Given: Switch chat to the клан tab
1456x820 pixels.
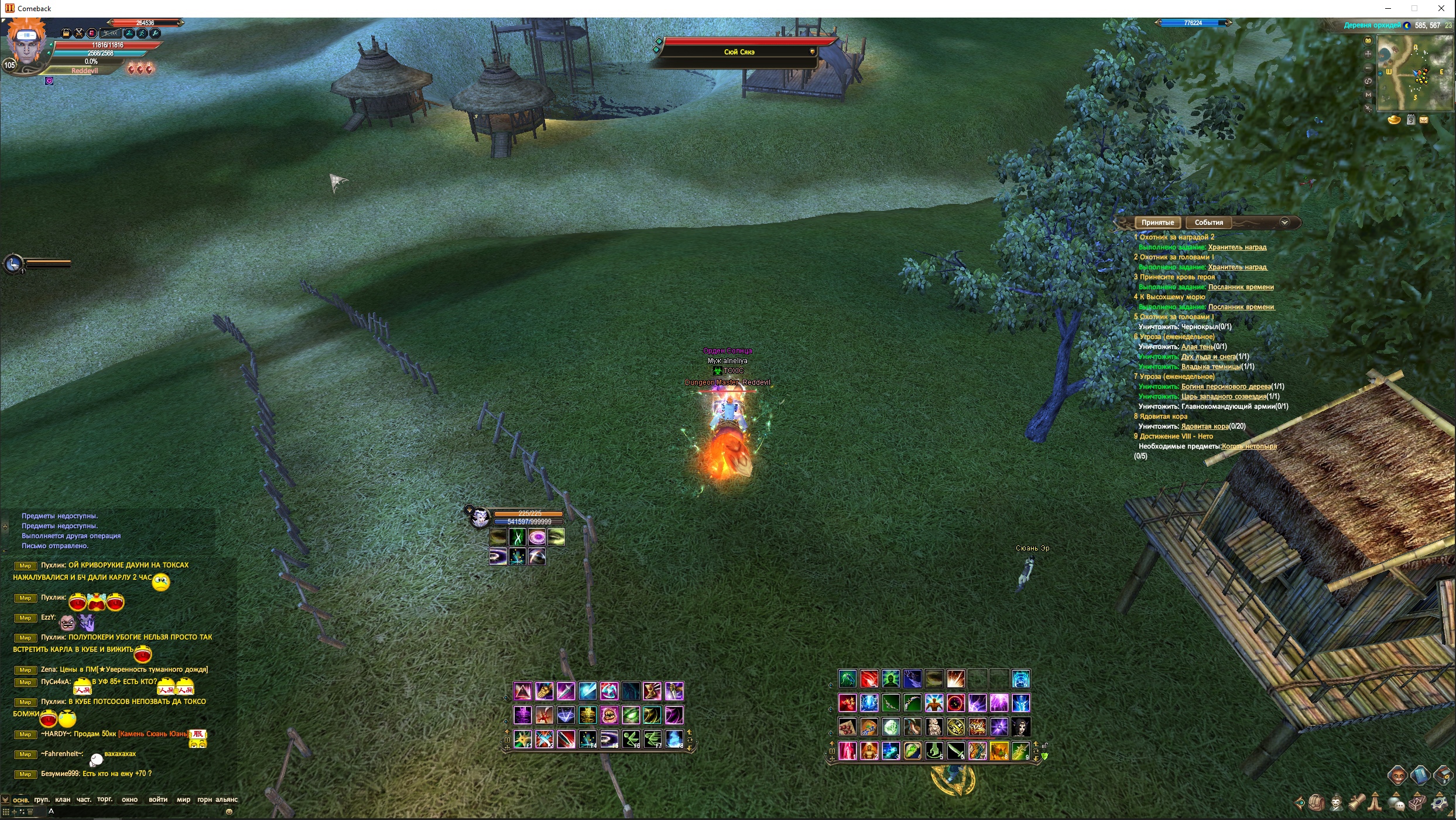Looking at the screenshot, I should (x=63, y=799).
